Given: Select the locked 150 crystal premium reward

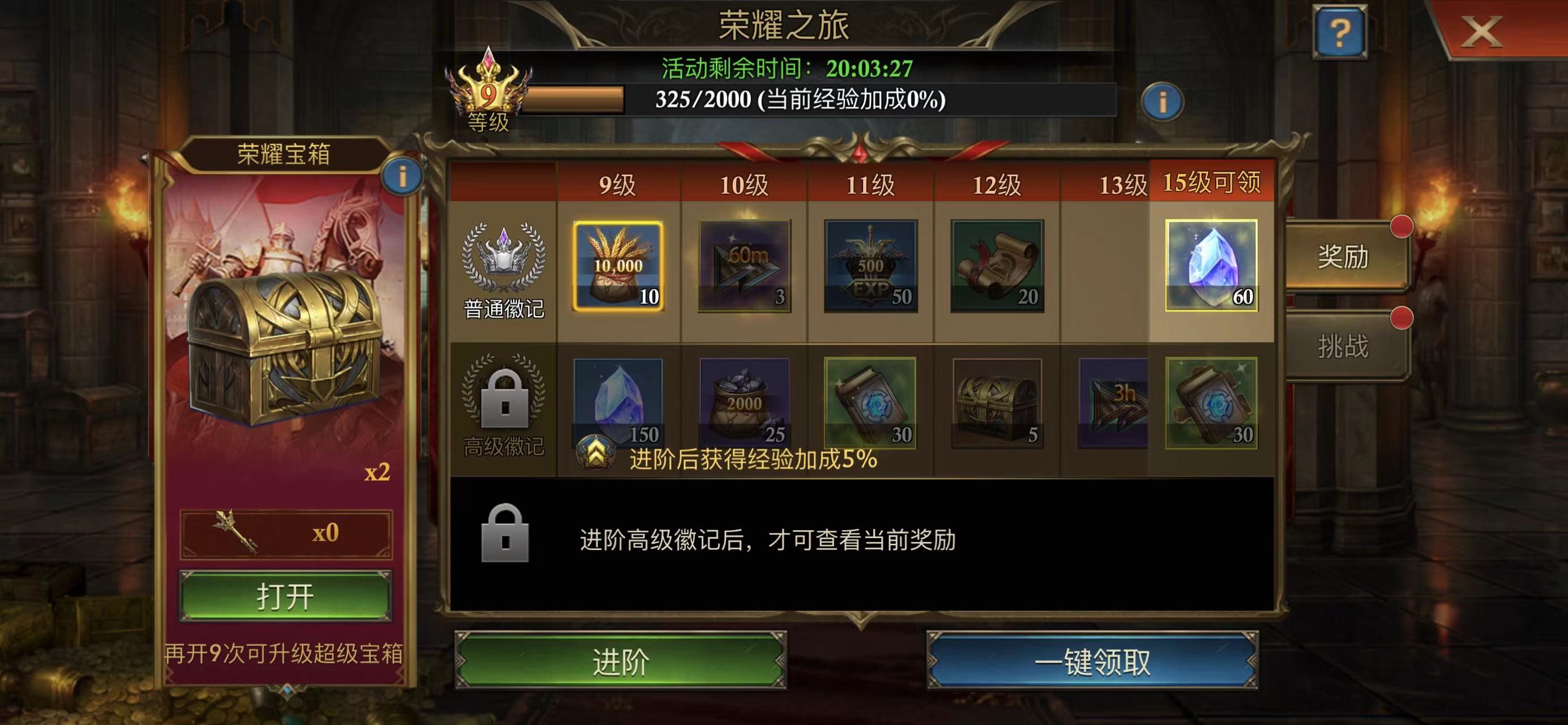Looking at the screenshot, I should click(618, 402).
